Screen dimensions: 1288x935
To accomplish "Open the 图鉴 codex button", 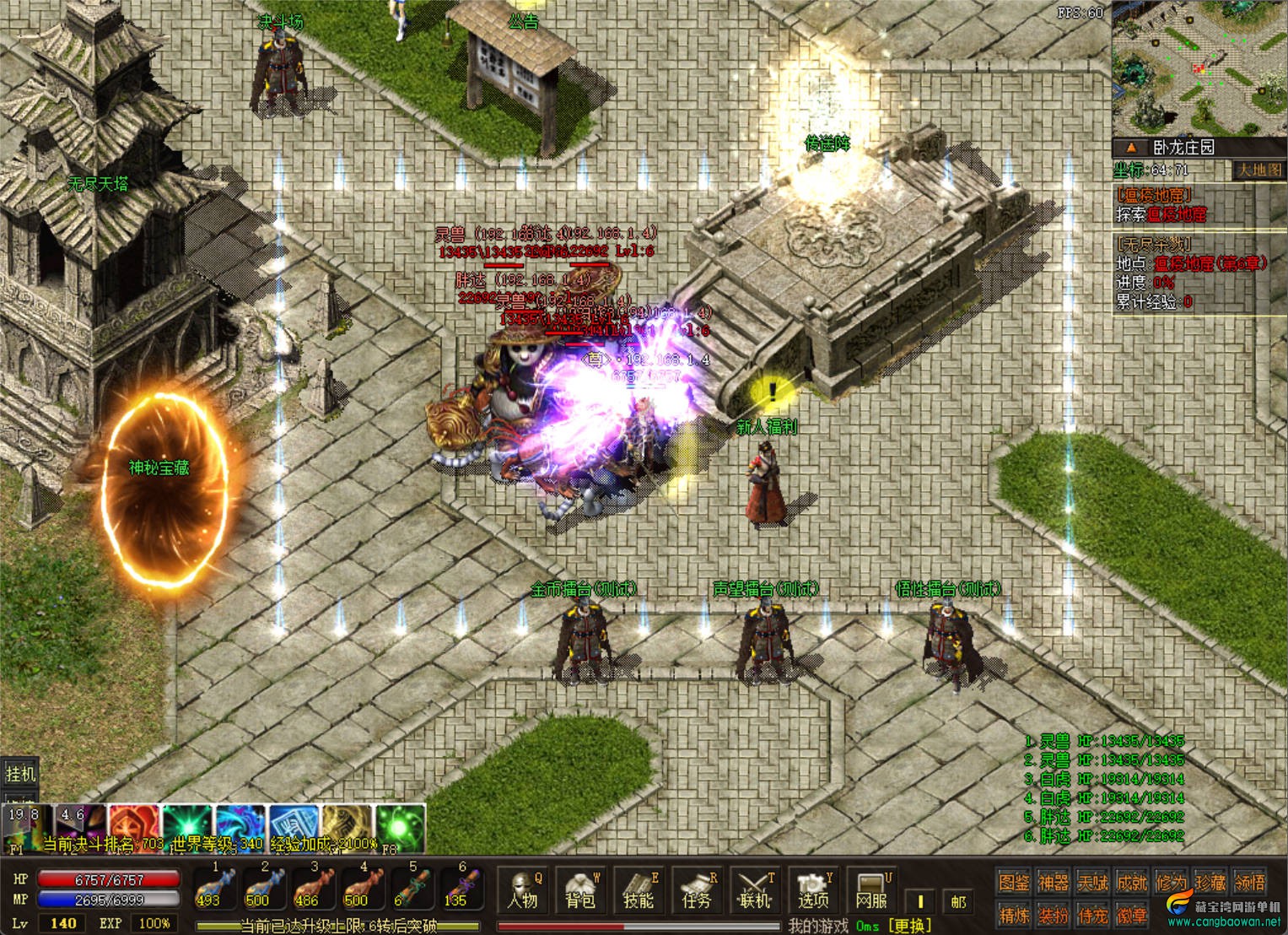I will point(1013,883).
